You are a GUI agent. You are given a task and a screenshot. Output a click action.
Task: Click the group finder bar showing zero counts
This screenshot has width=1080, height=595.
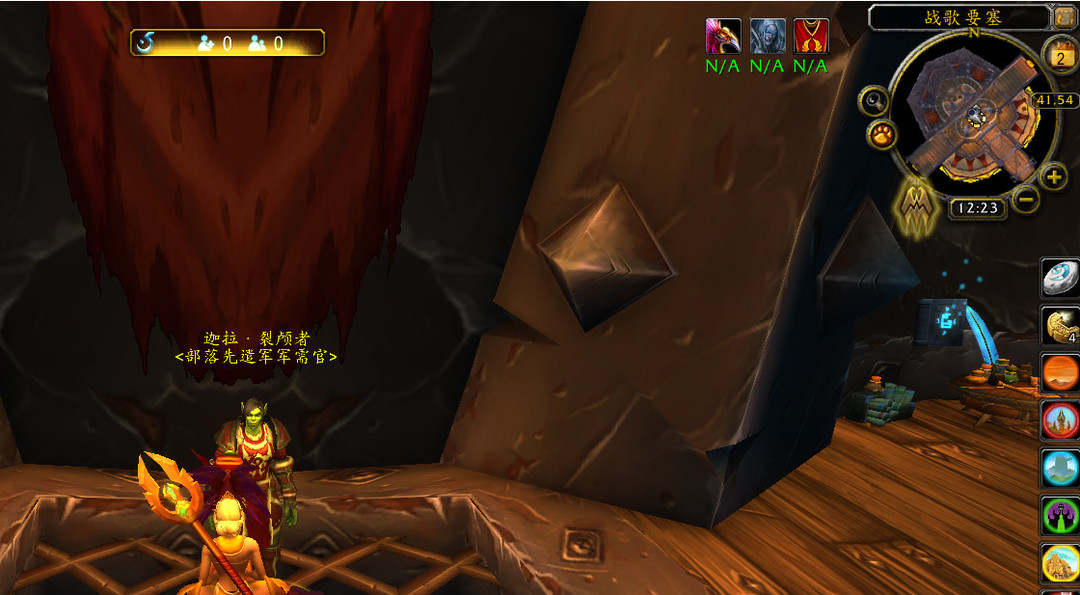click(227, 43)
